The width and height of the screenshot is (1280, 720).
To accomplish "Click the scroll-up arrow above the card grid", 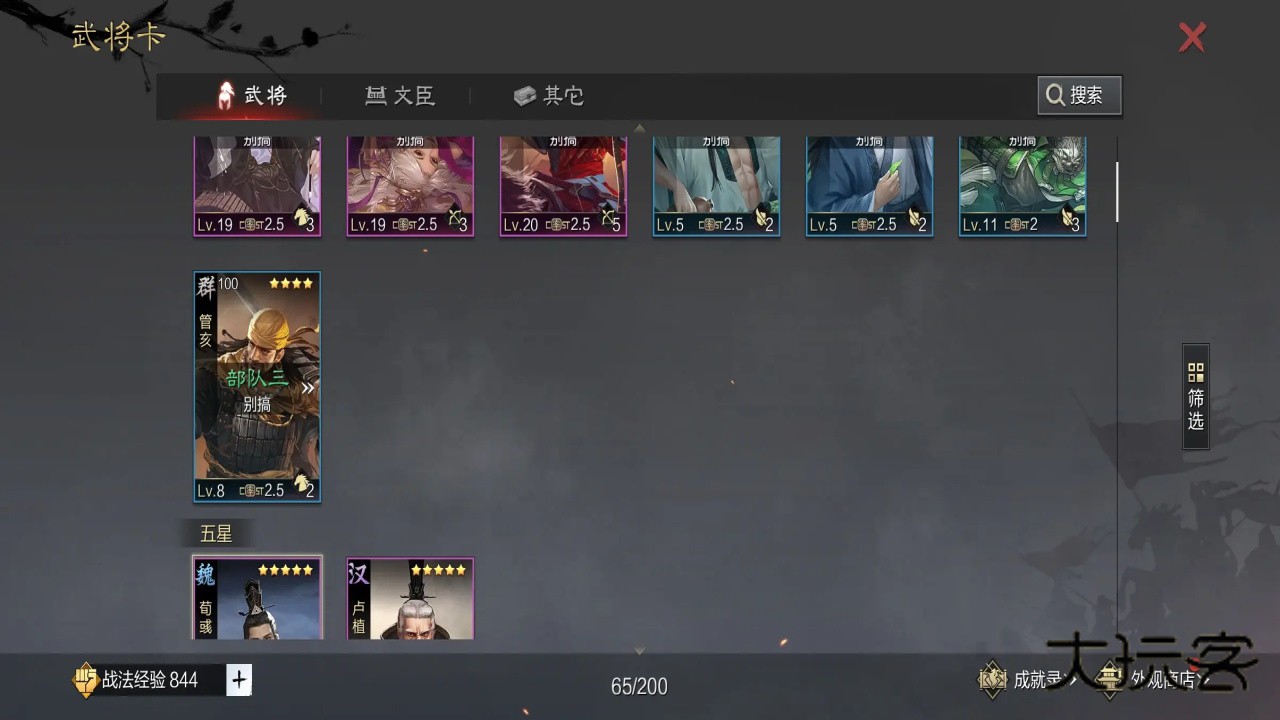I will pyautogui.click(x=639, y=127).
